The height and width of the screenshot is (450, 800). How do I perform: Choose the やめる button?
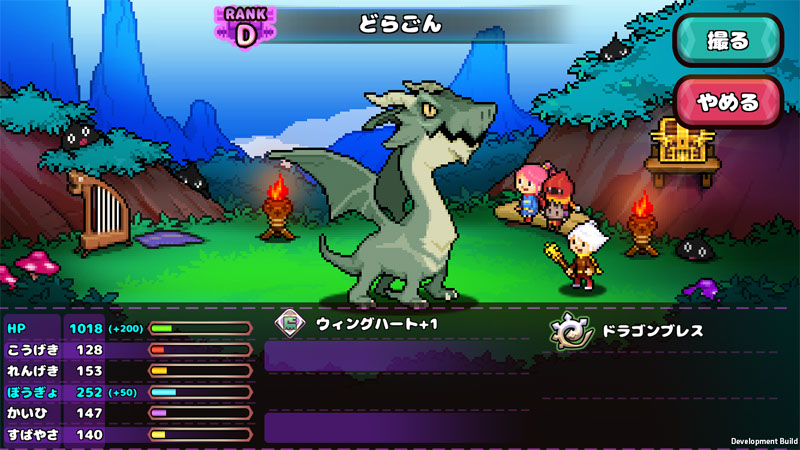tap(727, 102)
